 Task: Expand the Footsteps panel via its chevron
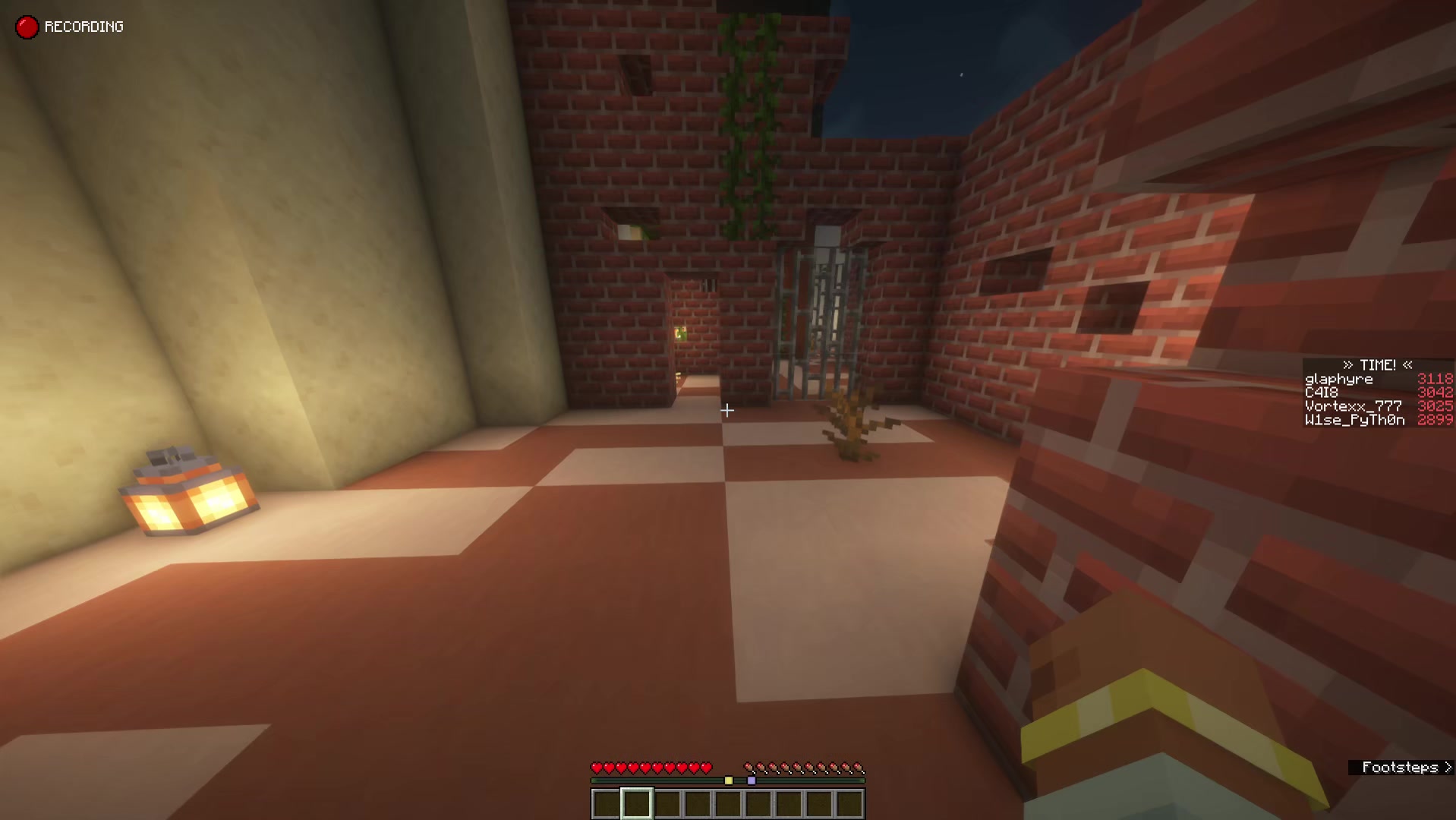pos(1446,768)
